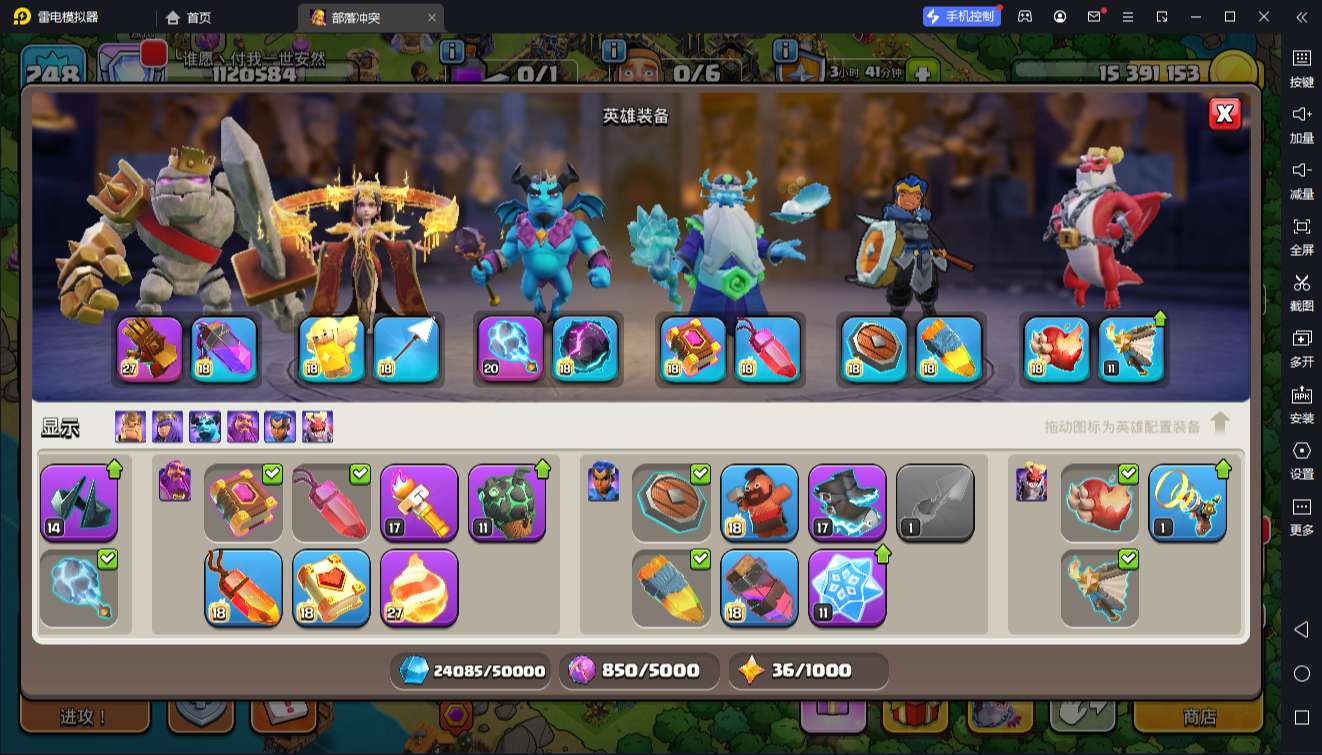Select the golden ring equipment, level 1

coord(1187,502)
